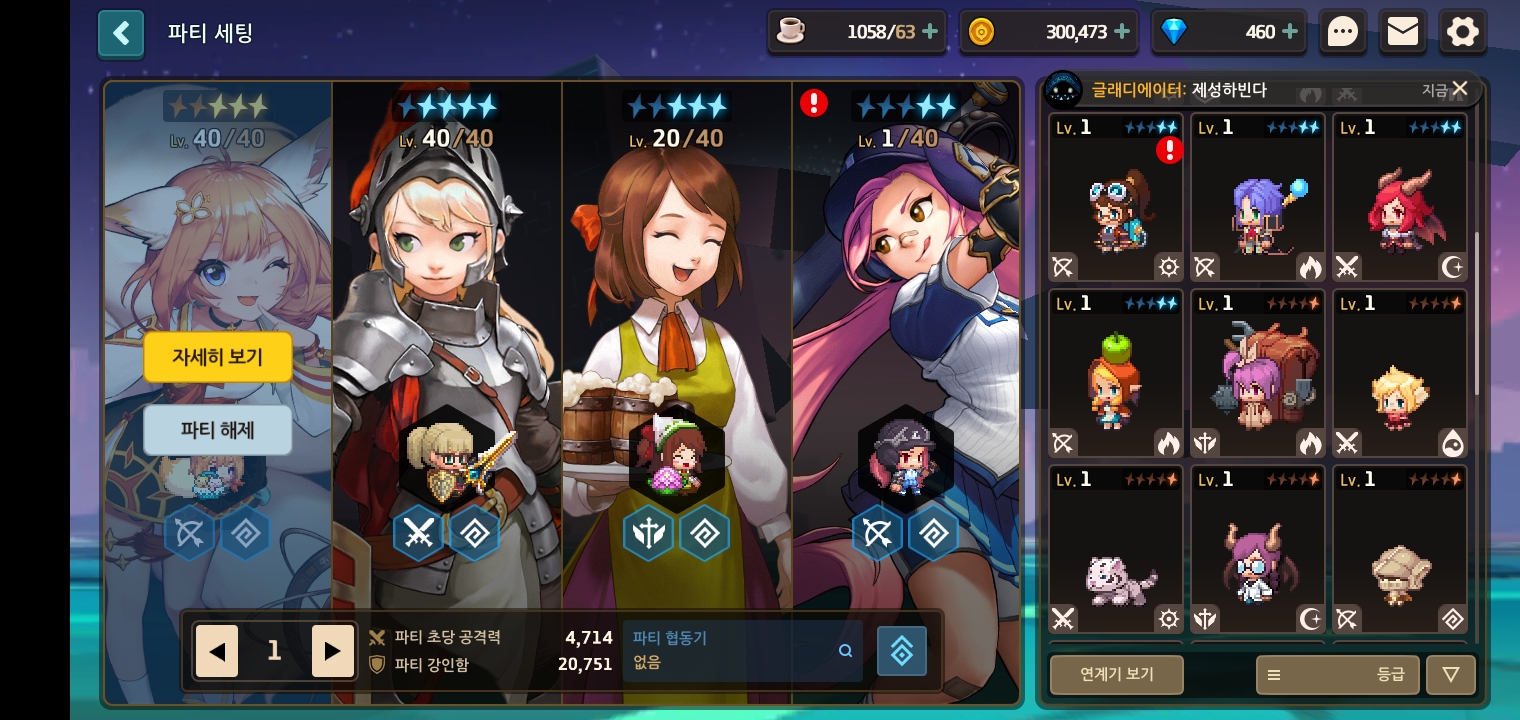This screenshot has height=720, width=1520.
Task: Choose the green apple-head girl hero tile
Action: [x=1116, y=382]
